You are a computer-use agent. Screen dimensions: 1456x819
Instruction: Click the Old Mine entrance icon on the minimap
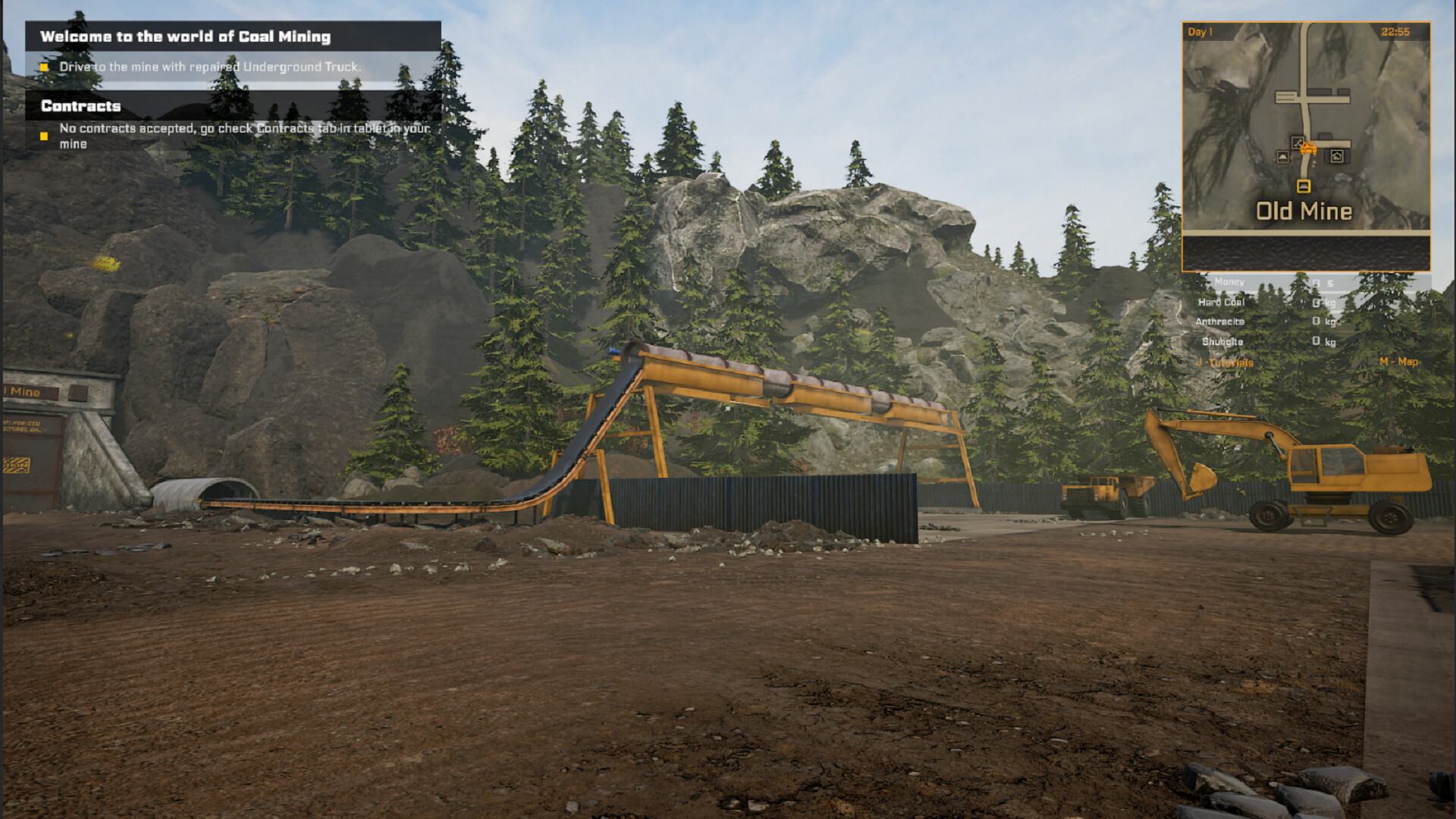pyautogui.click(x=1304, y=186)
